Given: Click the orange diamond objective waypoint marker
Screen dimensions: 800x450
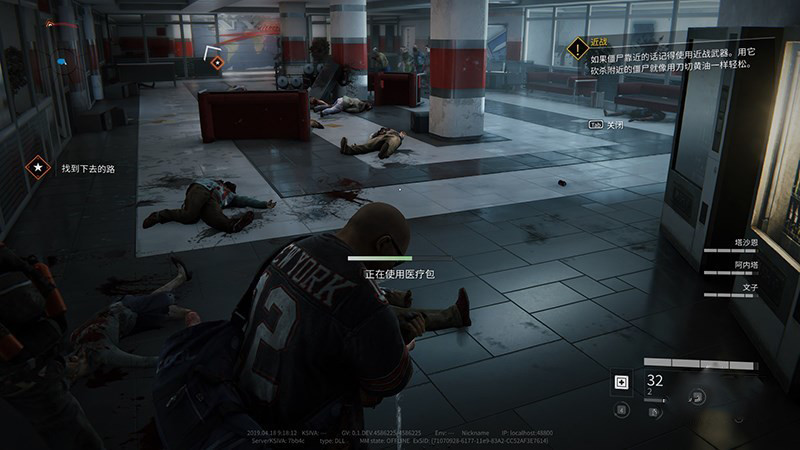Looking at the screenshot, I should [217, 62].
